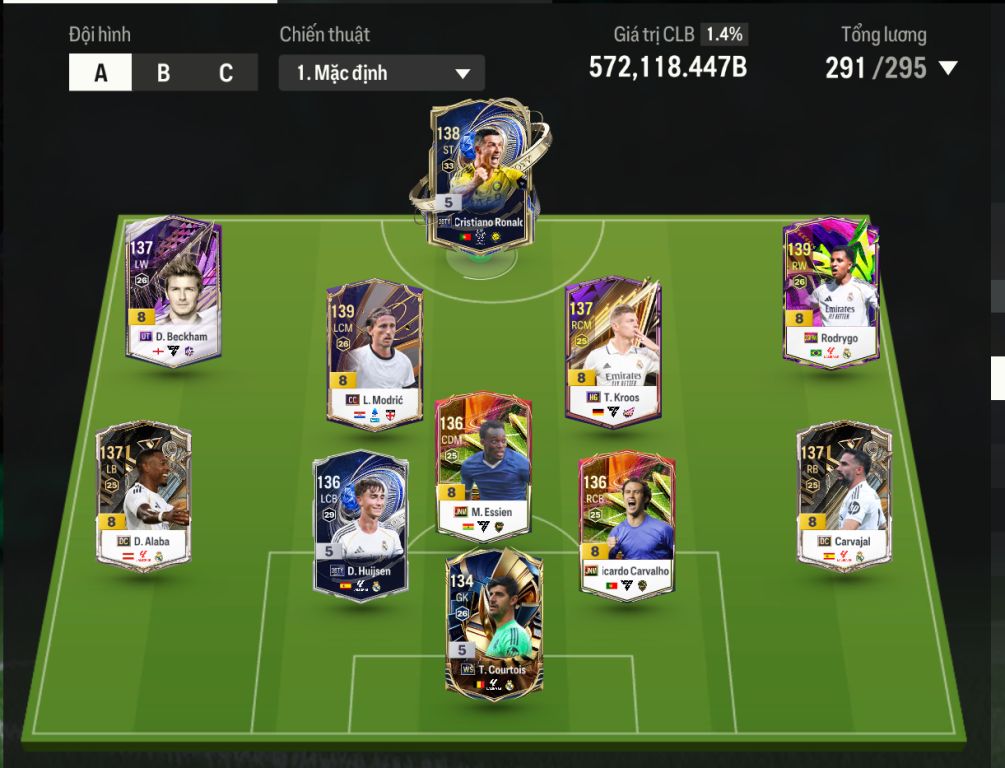This screenshot has width=1005, height=768.
Task: Choose the Carvajal right back card
Action: (x=844, y=495)
